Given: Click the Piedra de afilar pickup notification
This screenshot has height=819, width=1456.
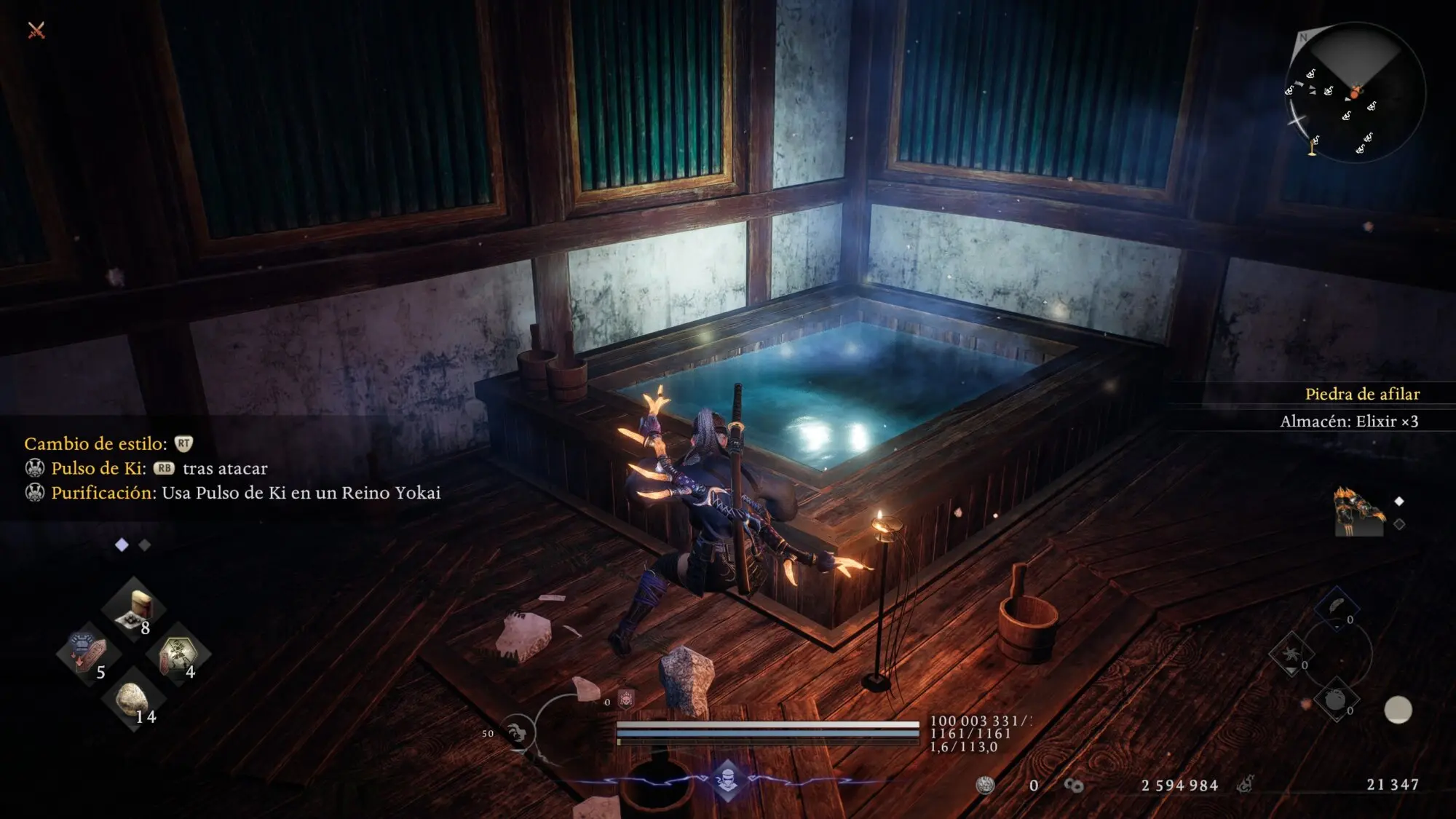Looking at the screenshot, I should 1361,394.
